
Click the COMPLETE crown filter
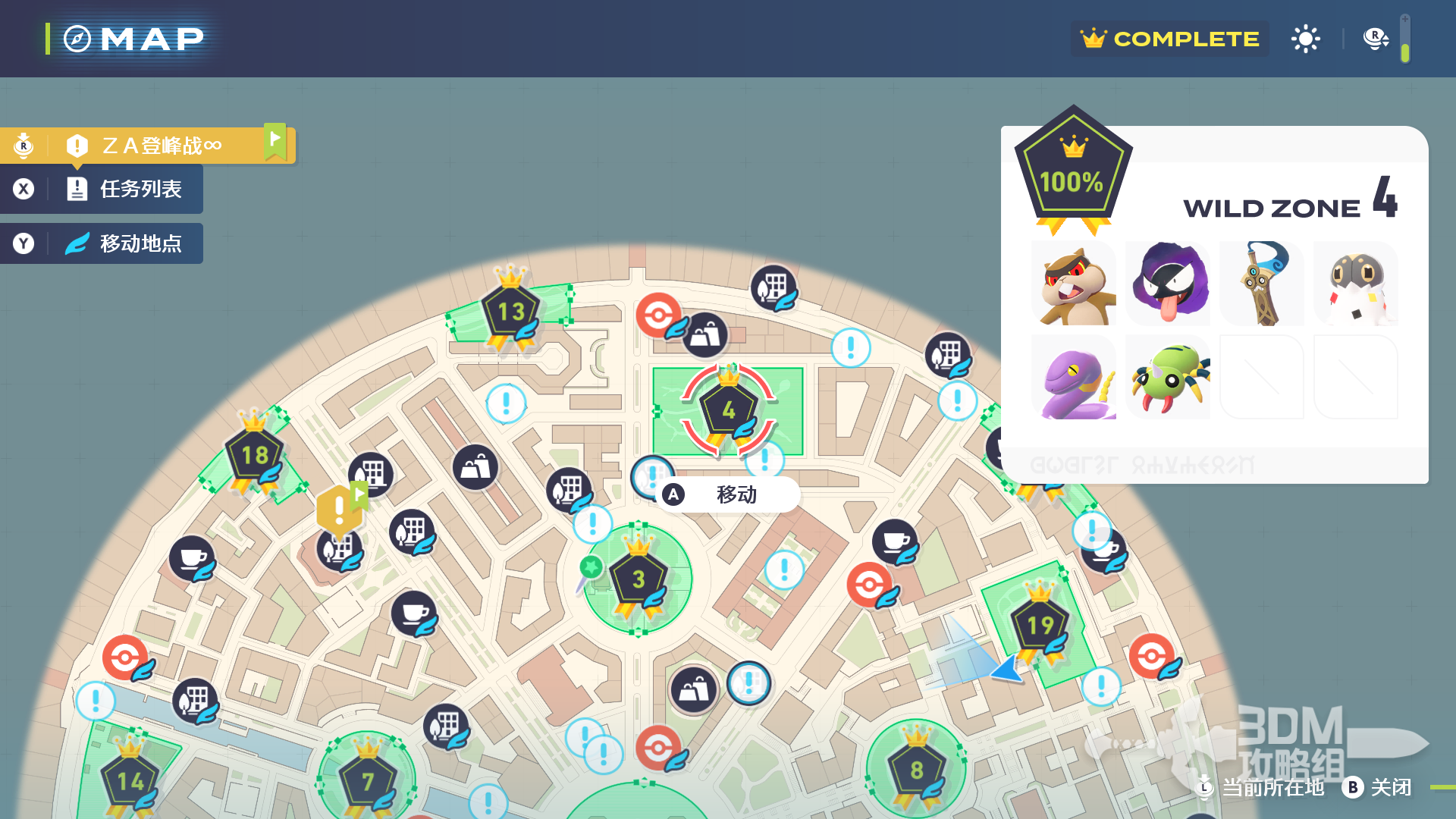(1170, 39)
